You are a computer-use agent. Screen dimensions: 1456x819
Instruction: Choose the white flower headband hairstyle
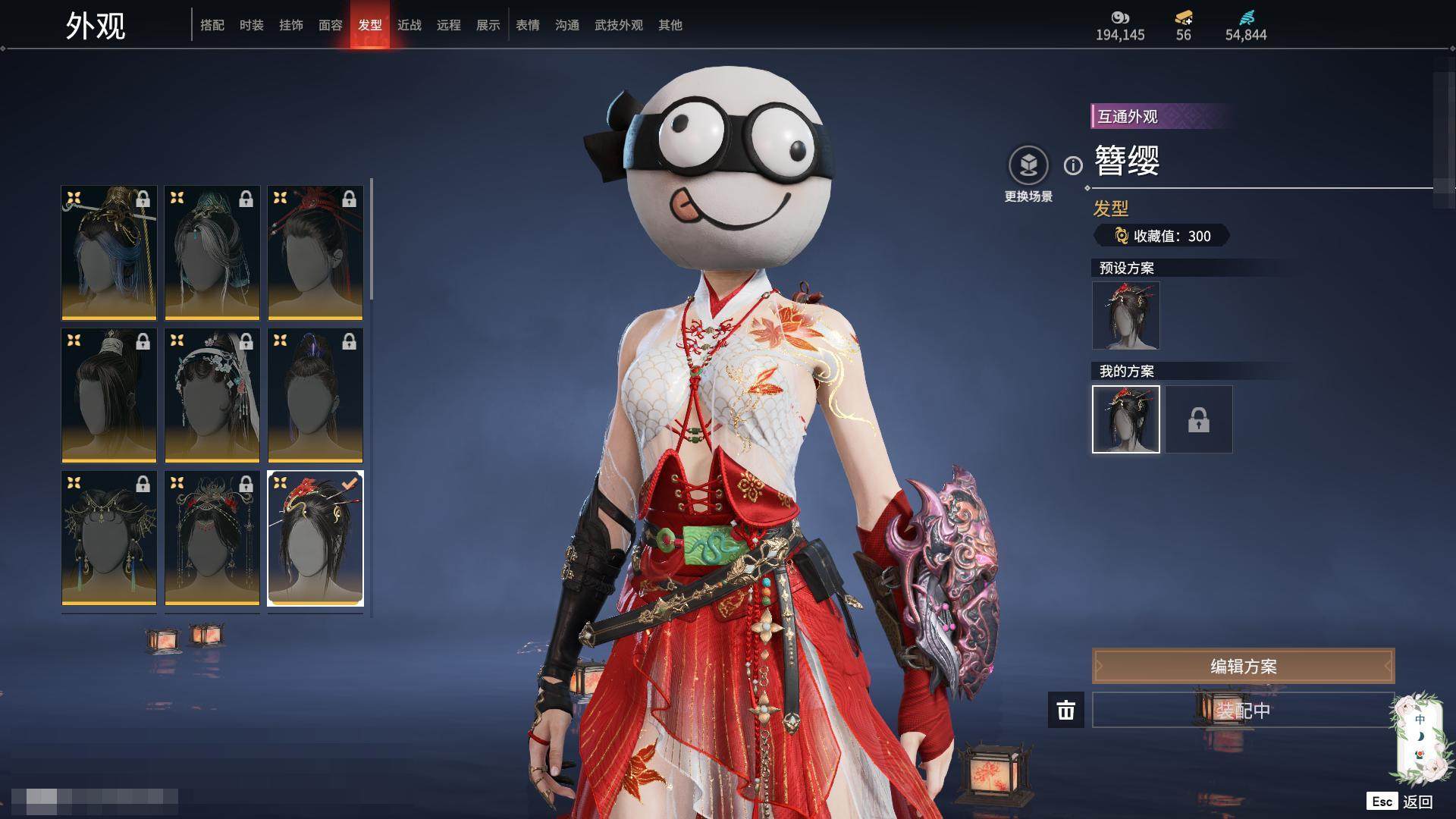[212, 395]
